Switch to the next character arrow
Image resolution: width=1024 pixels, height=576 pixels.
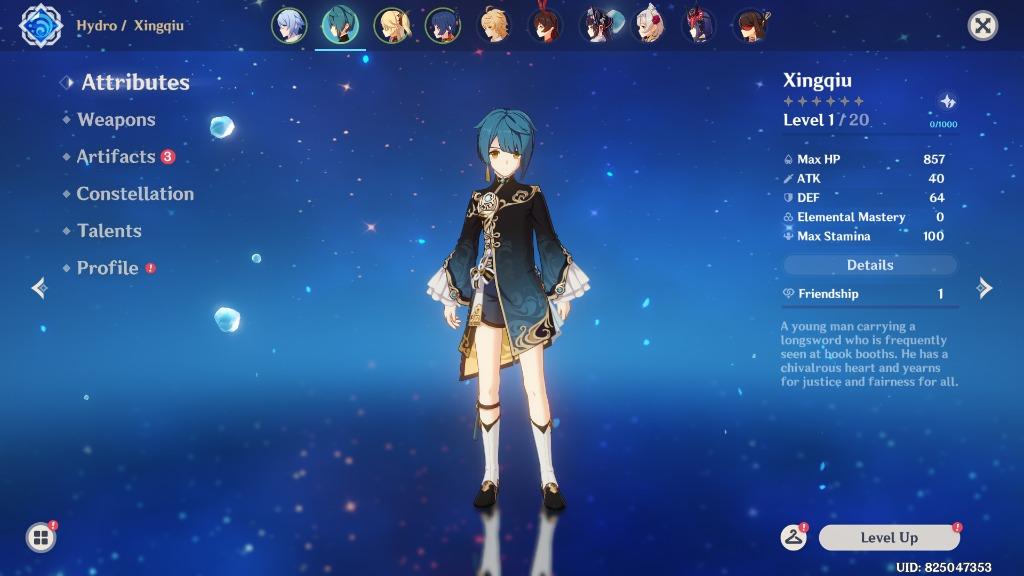pyautogui.click(x=985, y=289)
